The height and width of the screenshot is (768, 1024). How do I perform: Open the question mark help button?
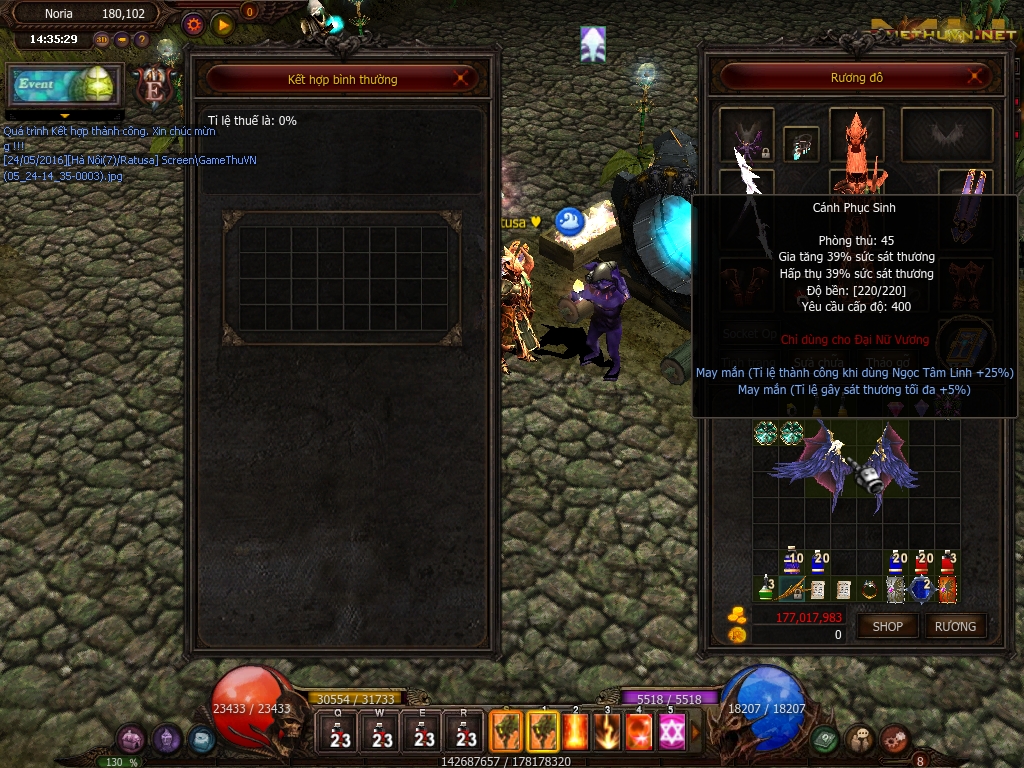point(142,40)
